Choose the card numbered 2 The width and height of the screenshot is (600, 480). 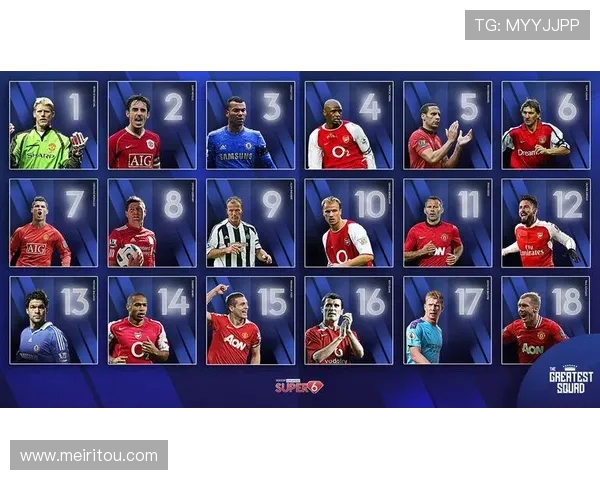(x=152, y=125)
